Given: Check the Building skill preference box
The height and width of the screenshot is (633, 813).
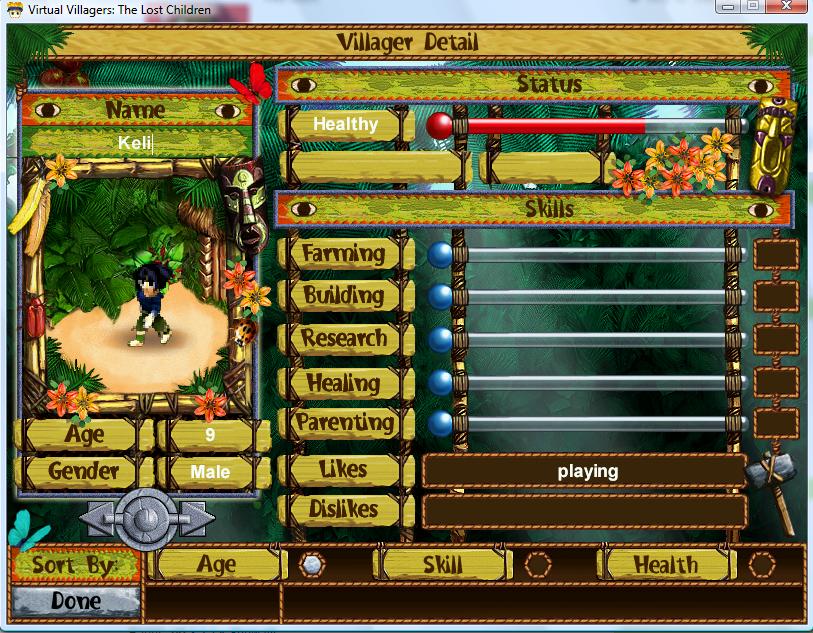Looking at the screenshot, I should [x=776, y=296].
